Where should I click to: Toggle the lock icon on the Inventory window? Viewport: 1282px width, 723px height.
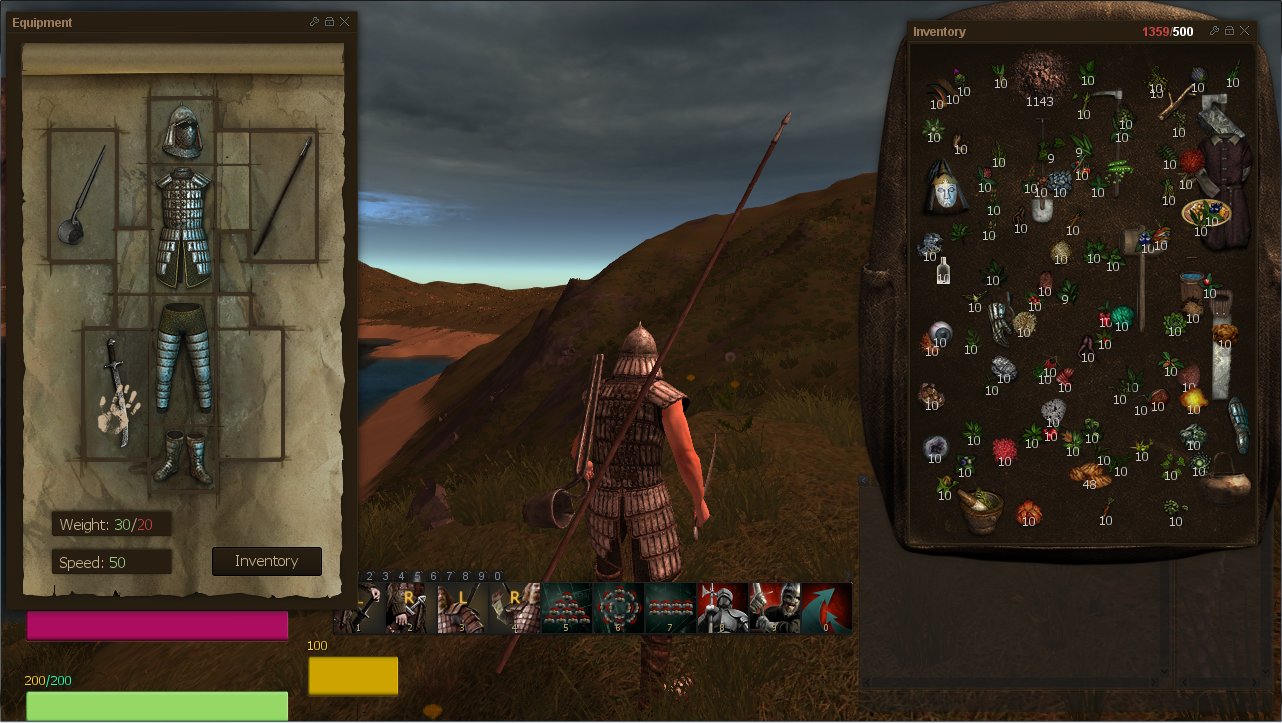tap(1230, 31)
